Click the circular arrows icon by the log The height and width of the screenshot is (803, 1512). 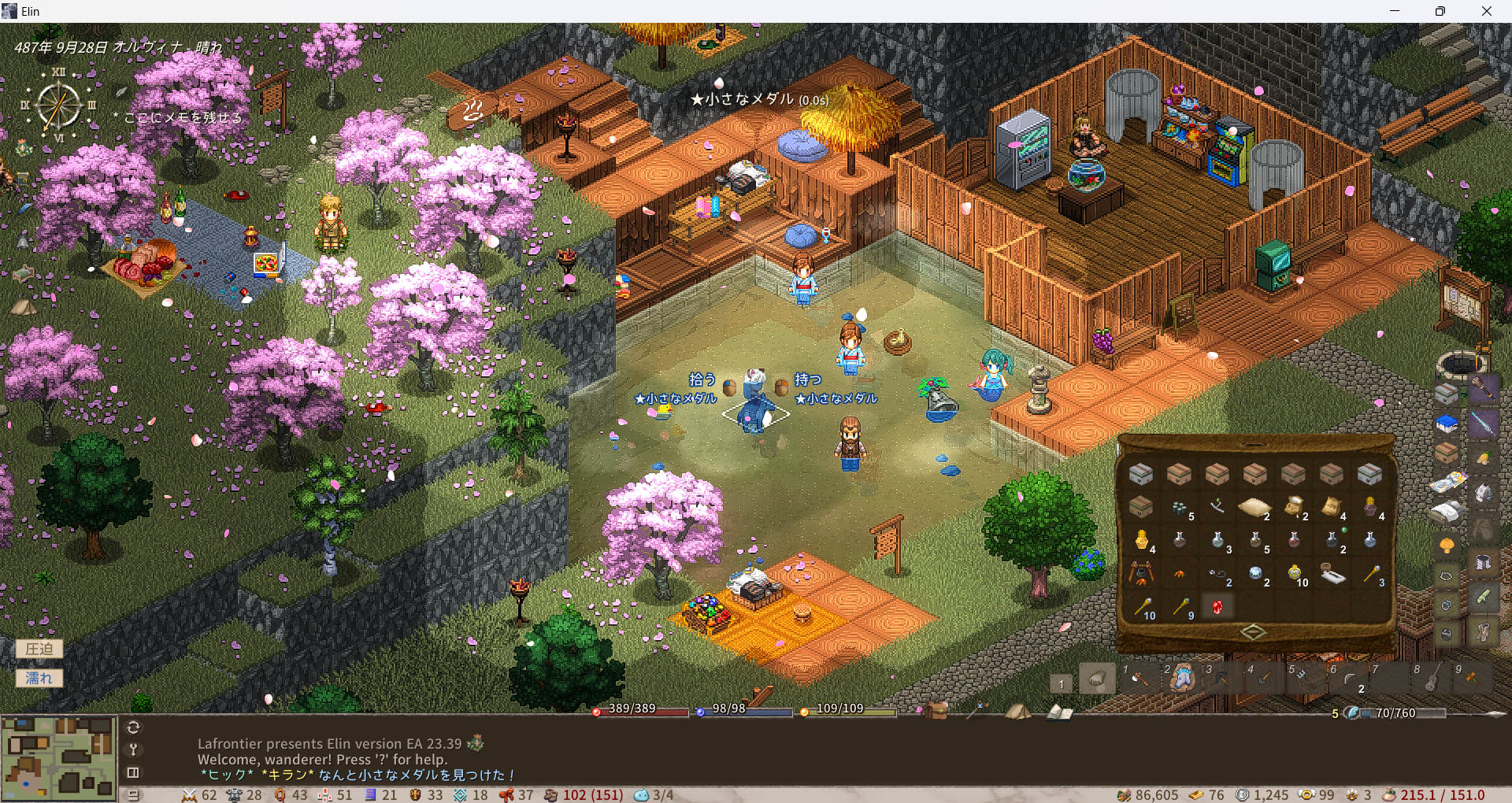tap(133, 727)
